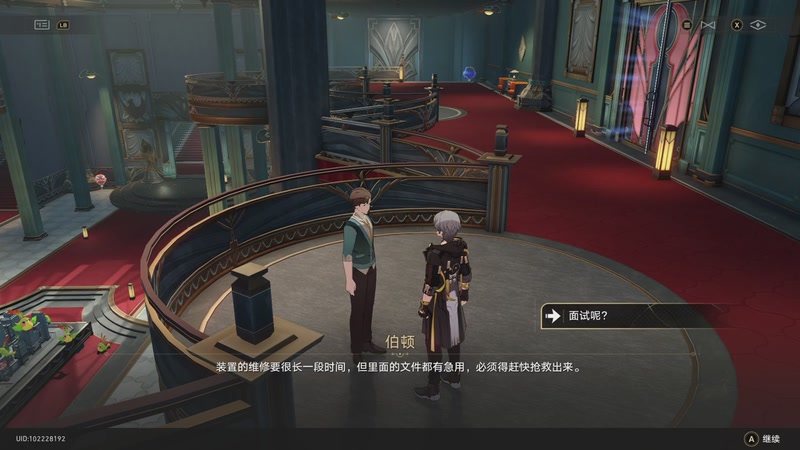The image size is (800, 450).
Task: Toggle auto-play with the bow-tie shaped icon
Action: (709, 24)
